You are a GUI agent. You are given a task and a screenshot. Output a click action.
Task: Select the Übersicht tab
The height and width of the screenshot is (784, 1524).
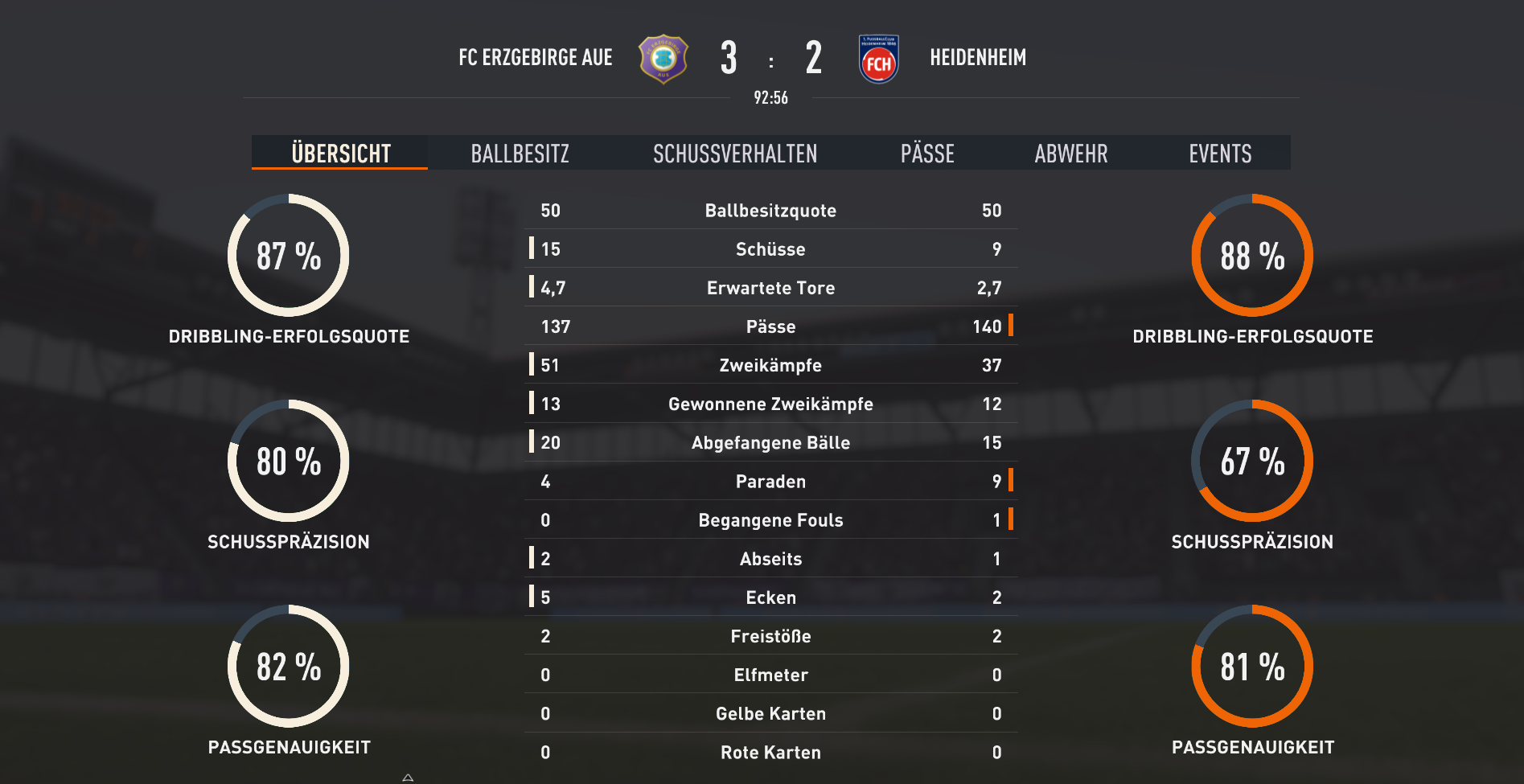[340, 154]
